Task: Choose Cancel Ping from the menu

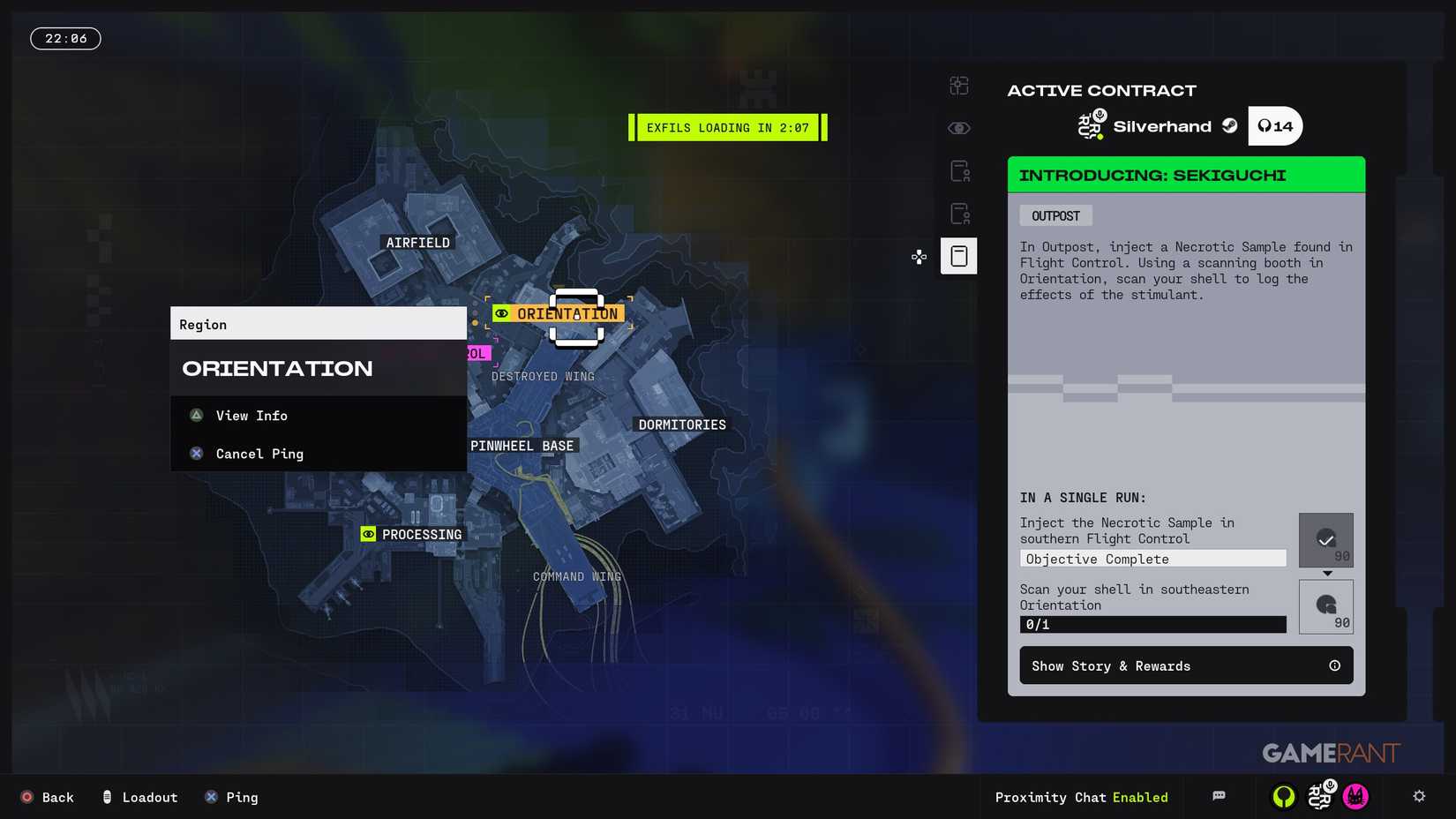Action: click(x=259, y=454)
